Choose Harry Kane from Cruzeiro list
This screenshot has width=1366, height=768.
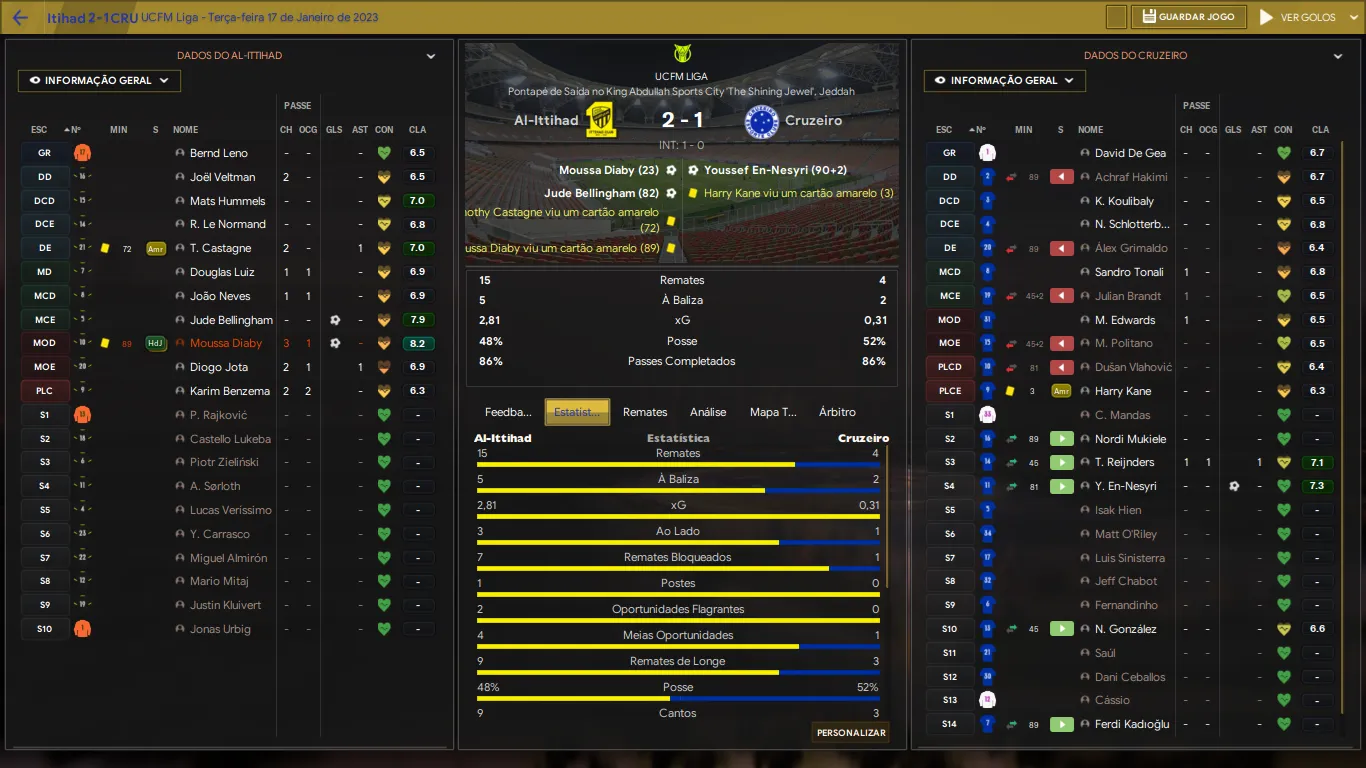(x=1122, y=391)
